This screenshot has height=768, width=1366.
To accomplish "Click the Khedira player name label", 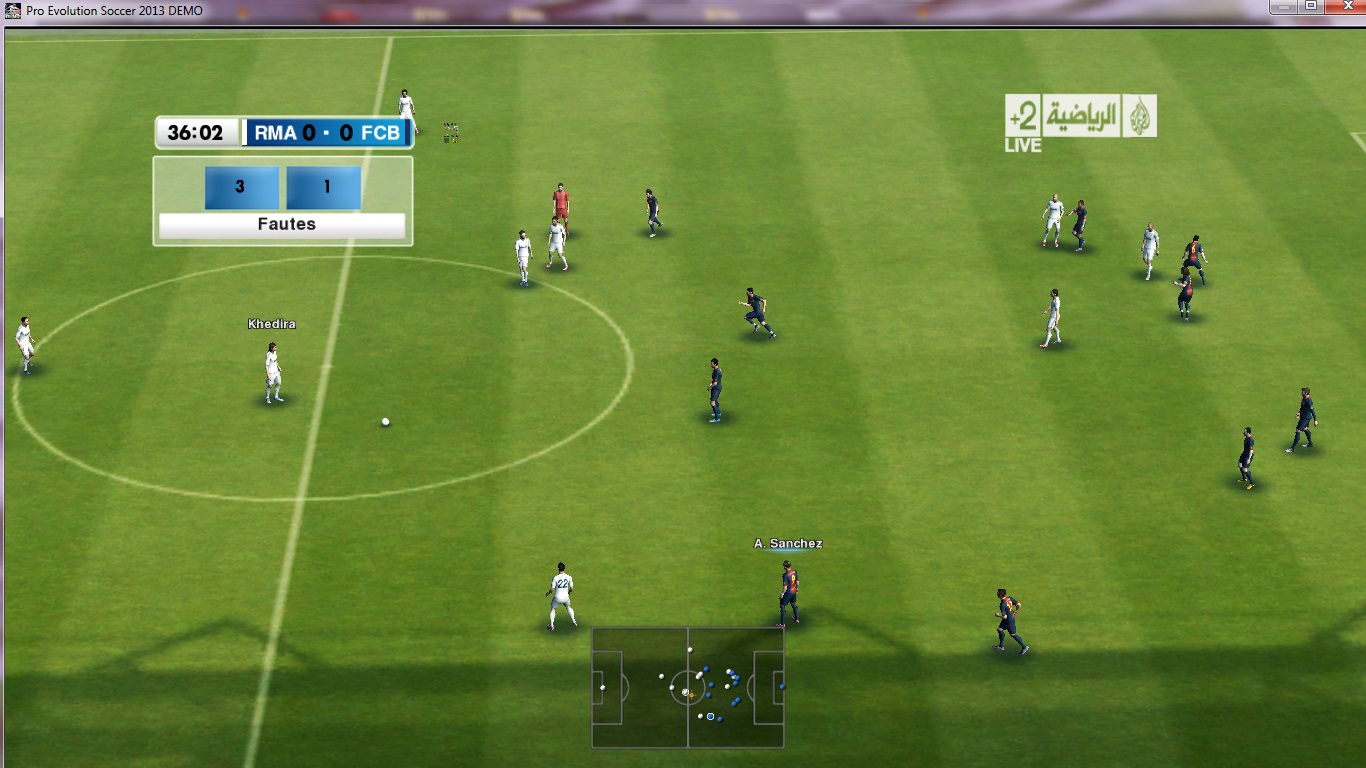I will (273, 323).
